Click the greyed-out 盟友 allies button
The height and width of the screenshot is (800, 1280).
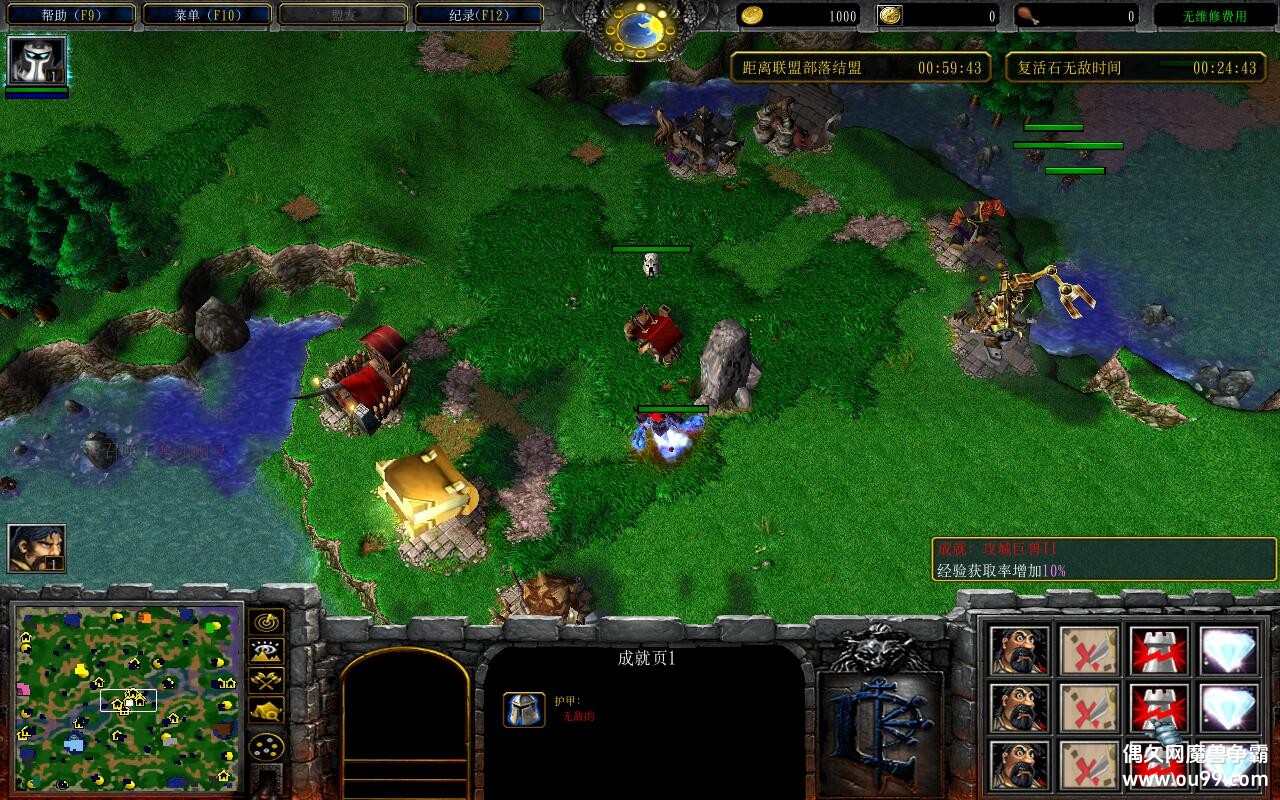coord(343,15)
